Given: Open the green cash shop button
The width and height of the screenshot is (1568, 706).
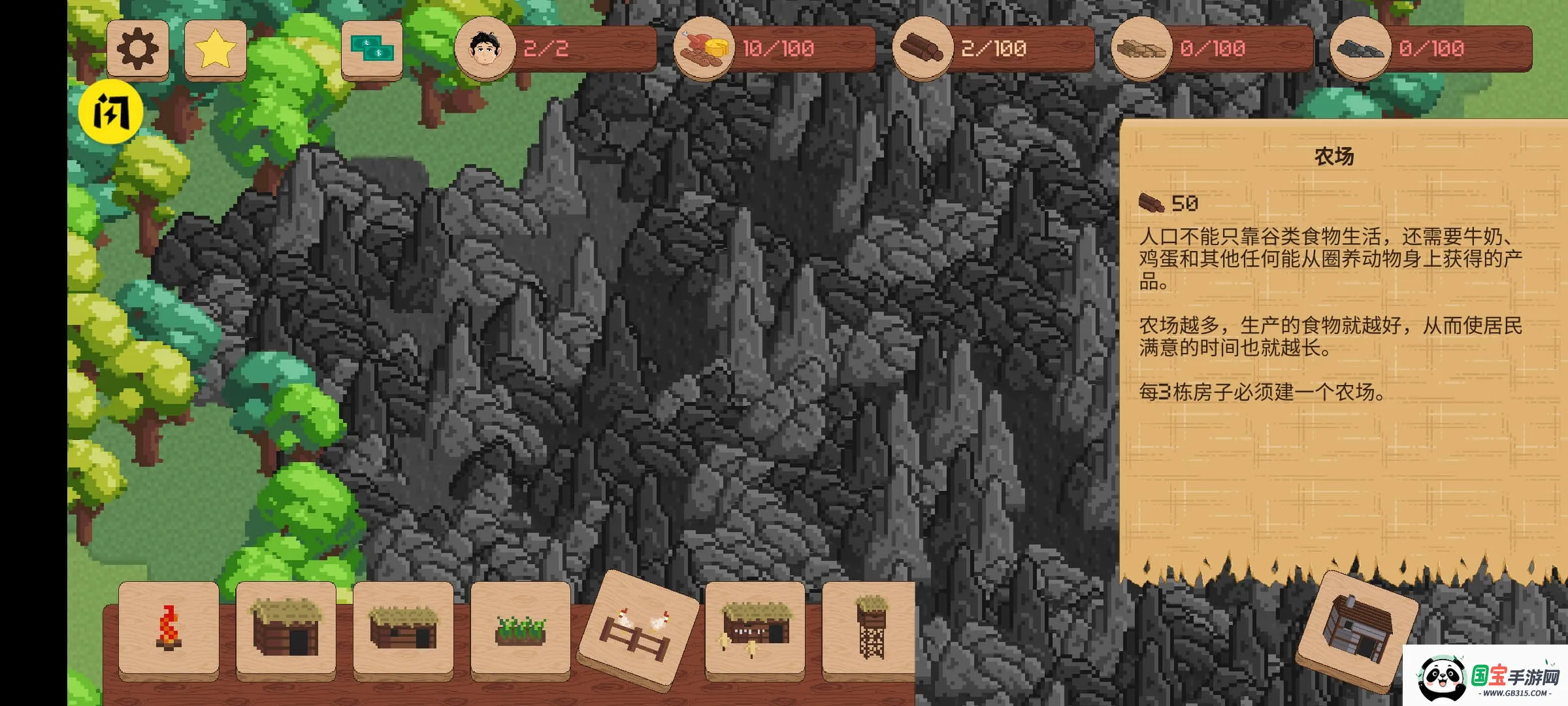Looking at the screenshot, I should (x=372, y=49).
